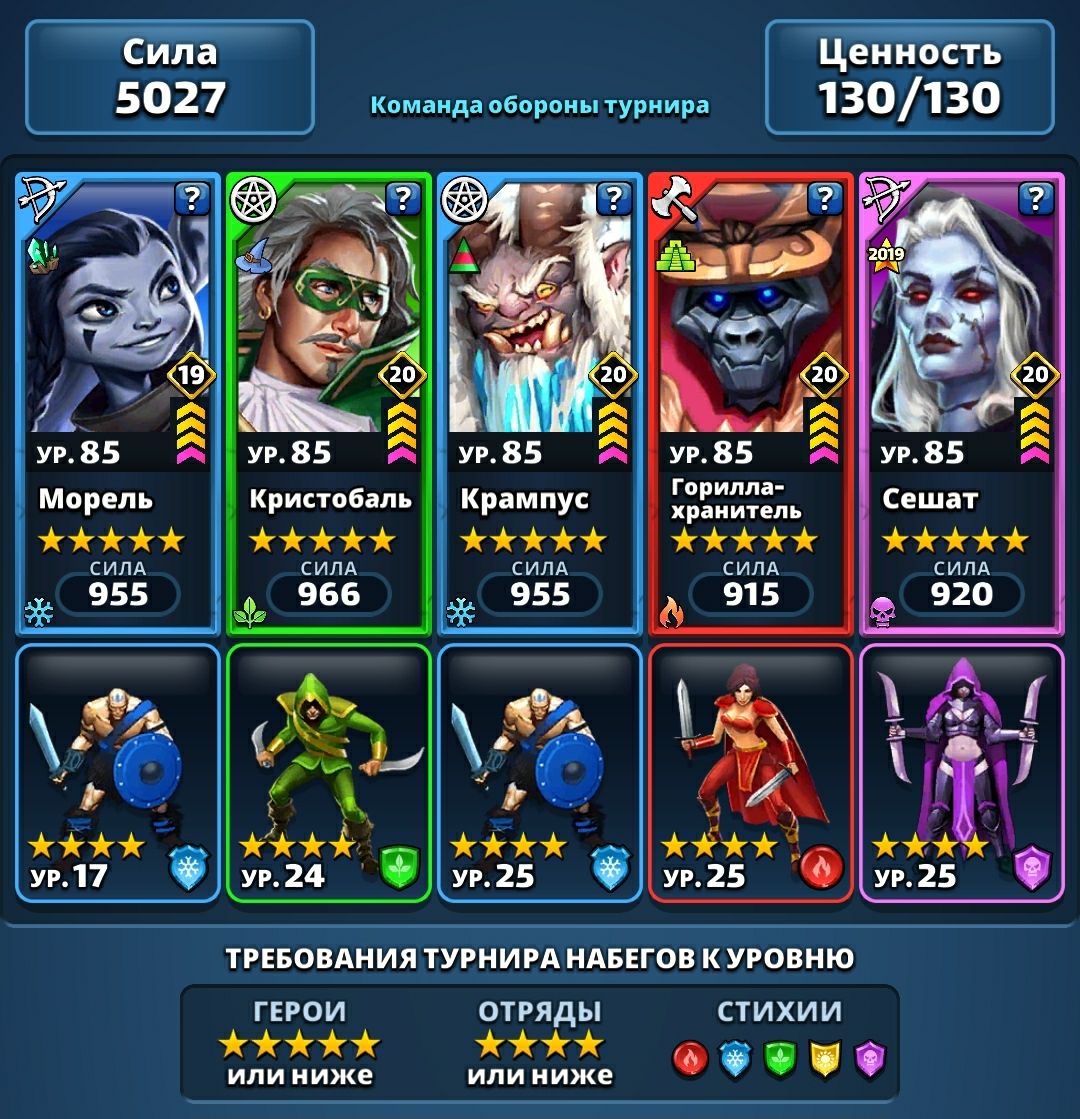
Task: Select the red swordswoman troop card
Action: pyautogui.click(x=751, y=772)
